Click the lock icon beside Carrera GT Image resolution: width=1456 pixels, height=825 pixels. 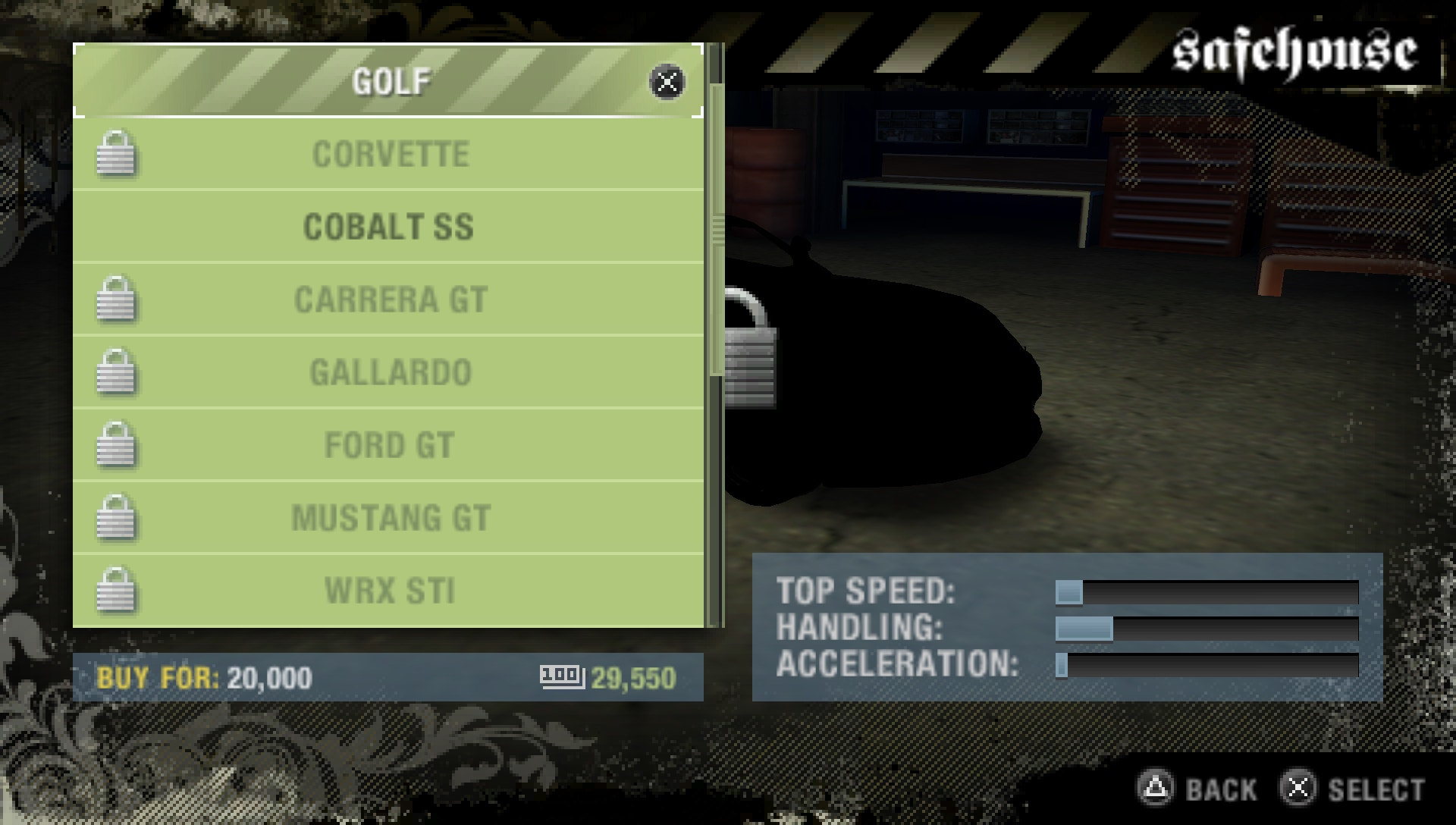(x=115, y=300)
